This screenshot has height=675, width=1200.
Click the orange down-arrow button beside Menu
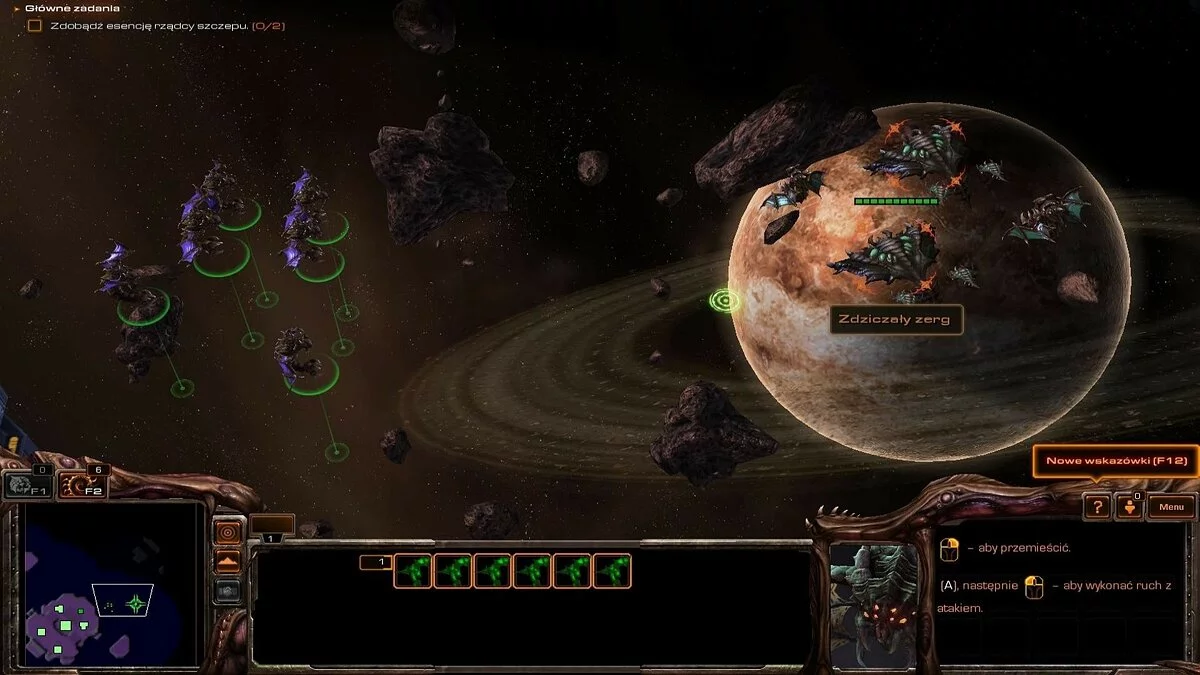click(x=1129, y=507)
